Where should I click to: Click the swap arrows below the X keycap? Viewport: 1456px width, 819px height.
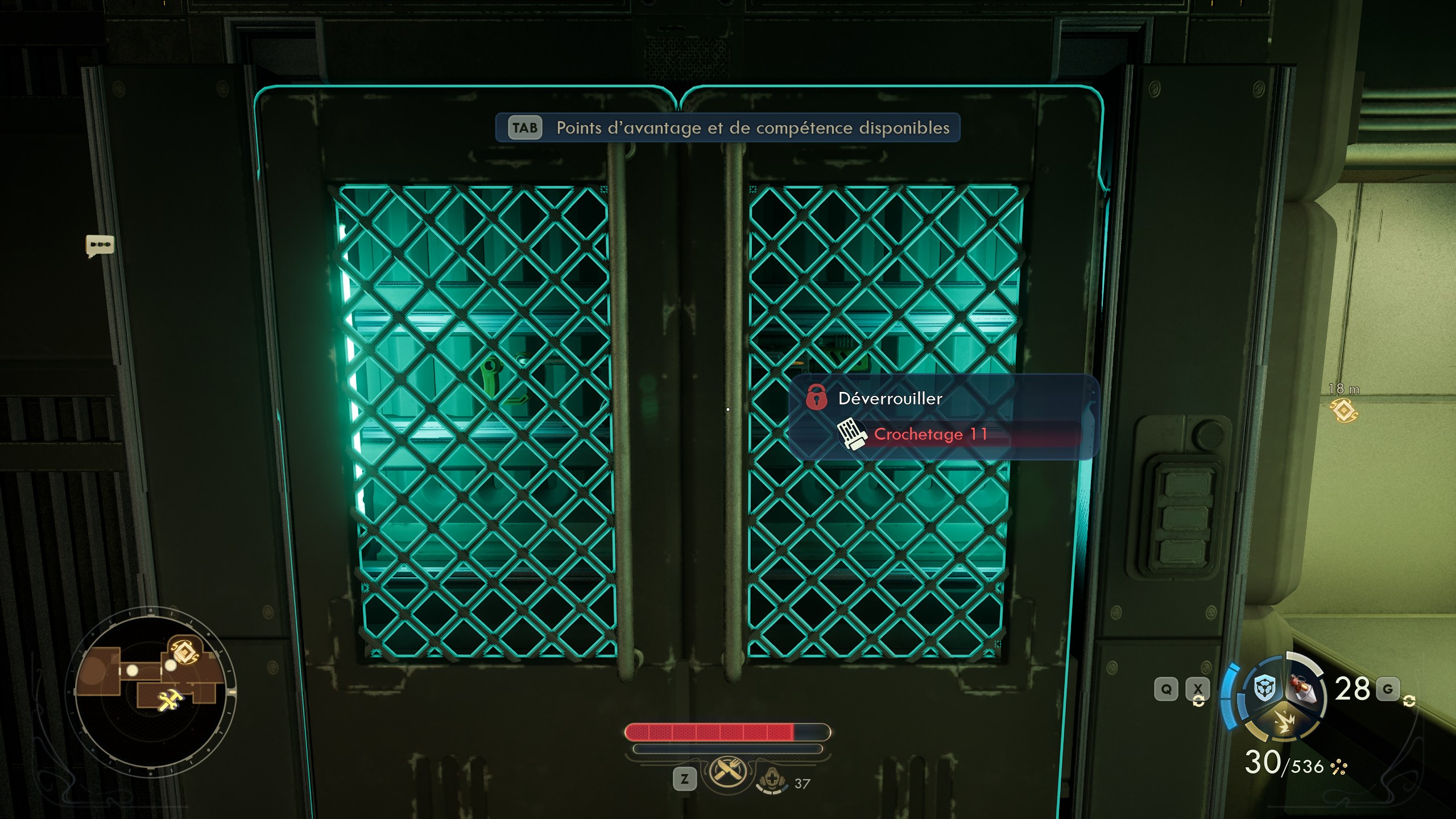1199,702
